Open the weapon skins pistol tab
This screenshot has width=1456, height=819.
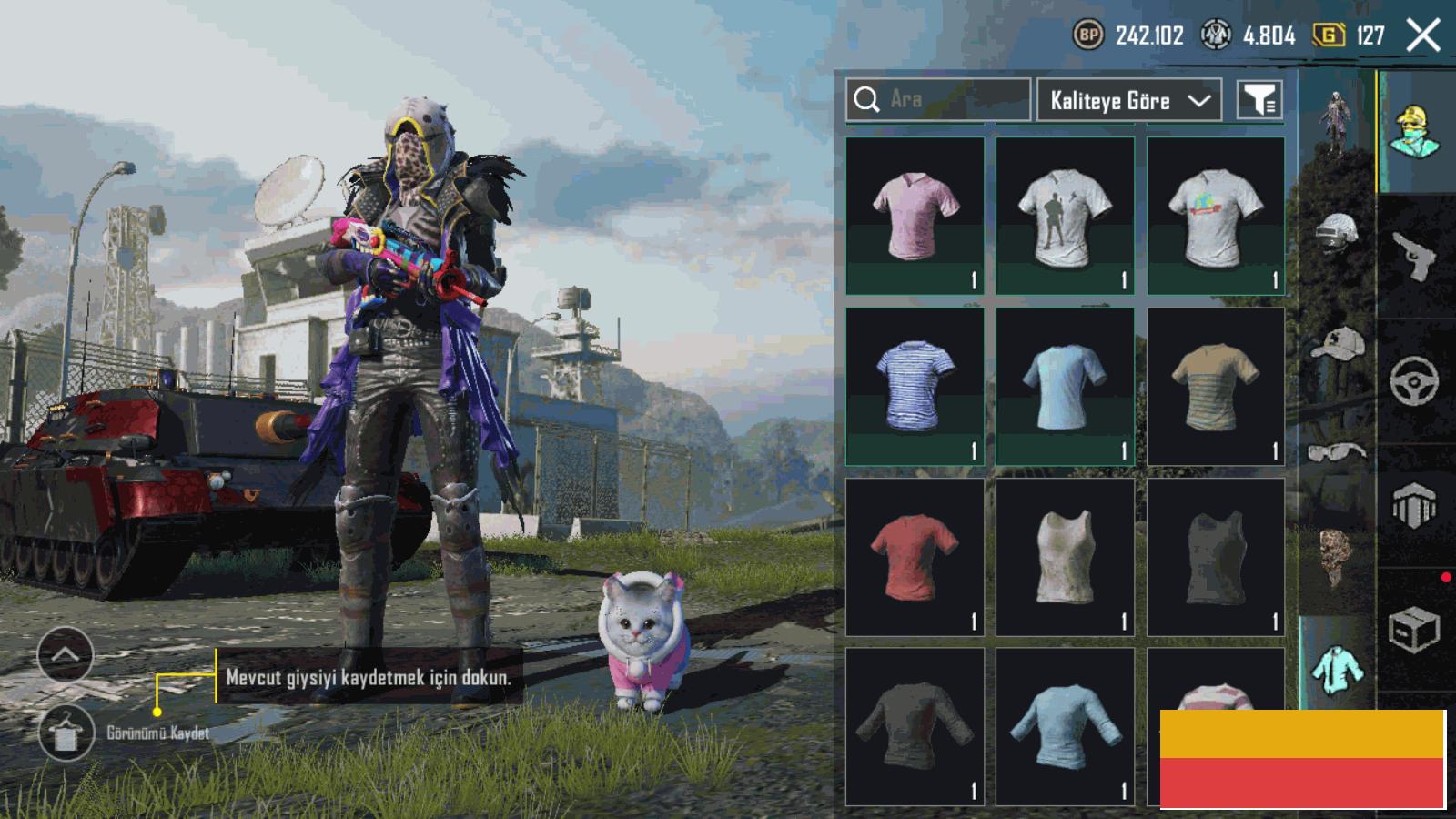pyautogui.click(x=1413, y=257)
